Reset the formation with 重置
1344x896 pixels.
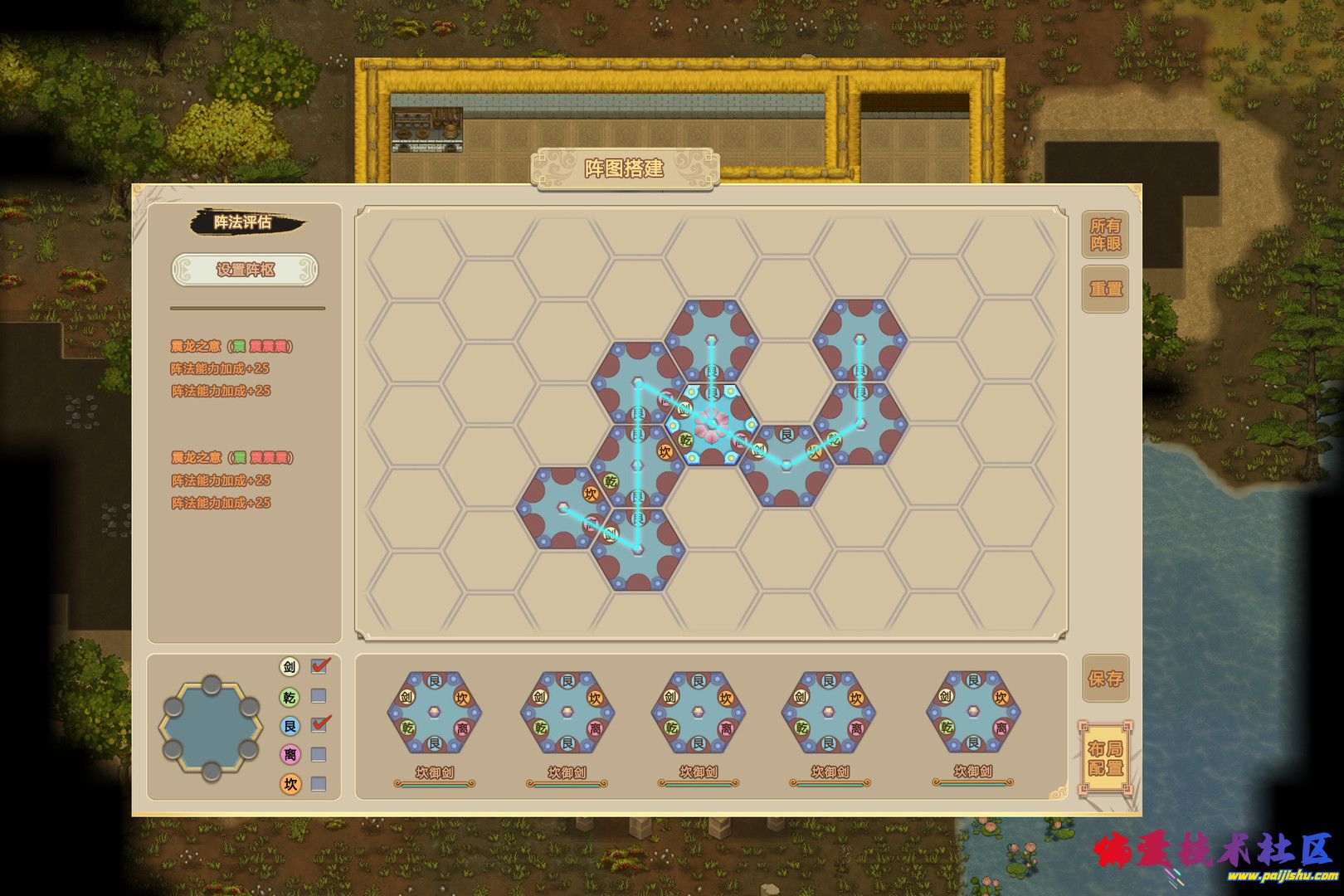click(1105, 290)
